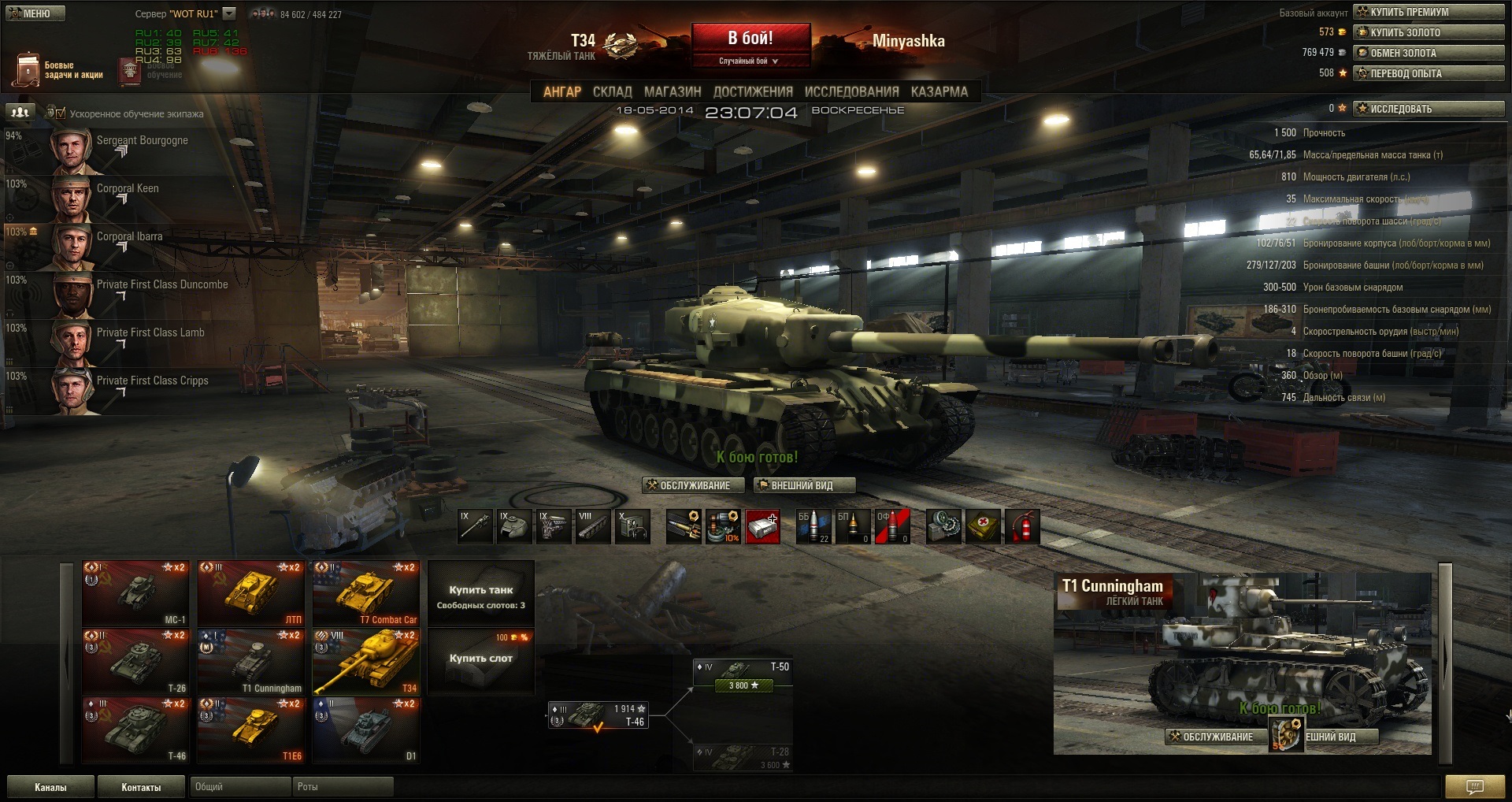The width and height of the screenshot is (1512, 802).
Task: Open the МАГАЗИН tab
Action: (x=672, y=91)
